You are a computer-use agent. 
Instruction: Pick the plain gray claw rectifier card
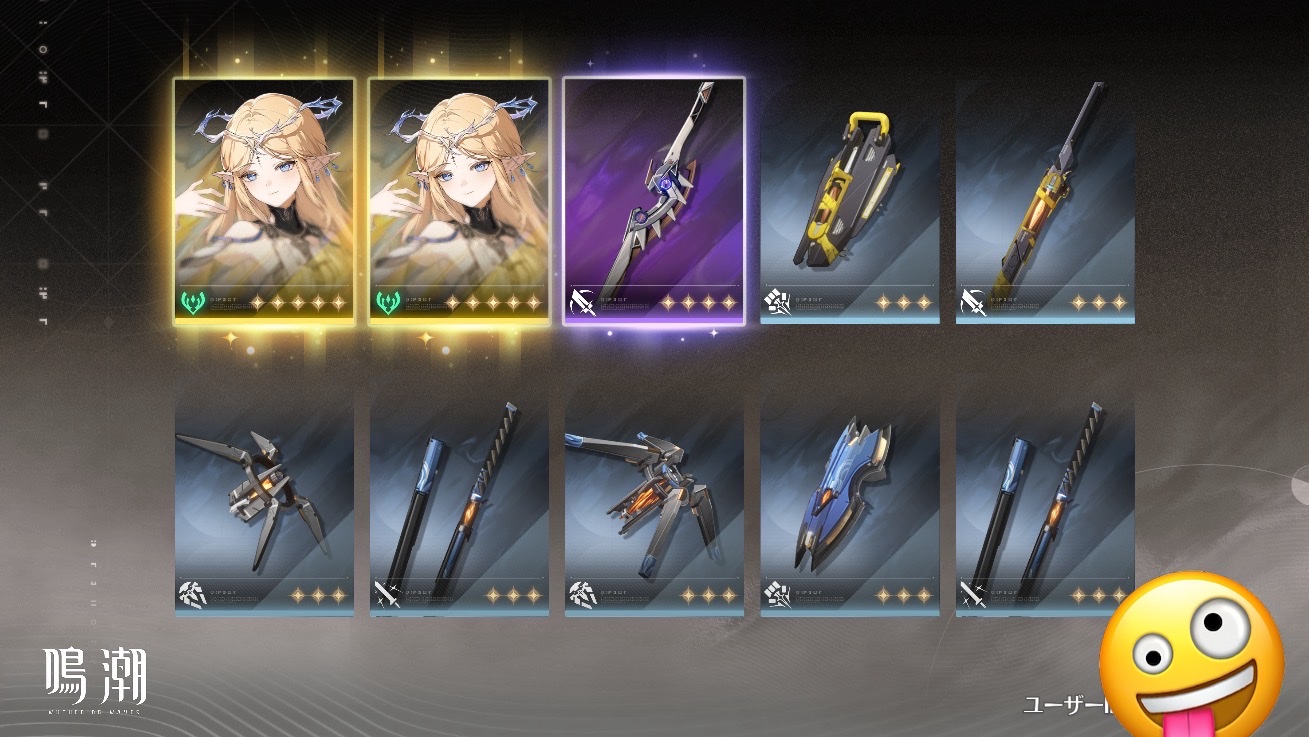pyautogui.click(x=264, y=497)
